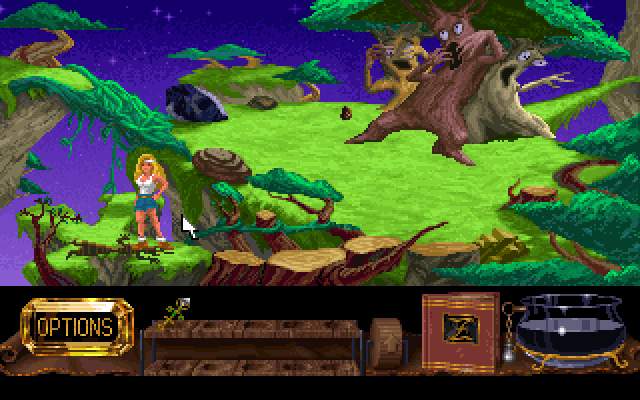Open the OPTIONS menu
Screen dimensions: 640x400
(75, 327)
